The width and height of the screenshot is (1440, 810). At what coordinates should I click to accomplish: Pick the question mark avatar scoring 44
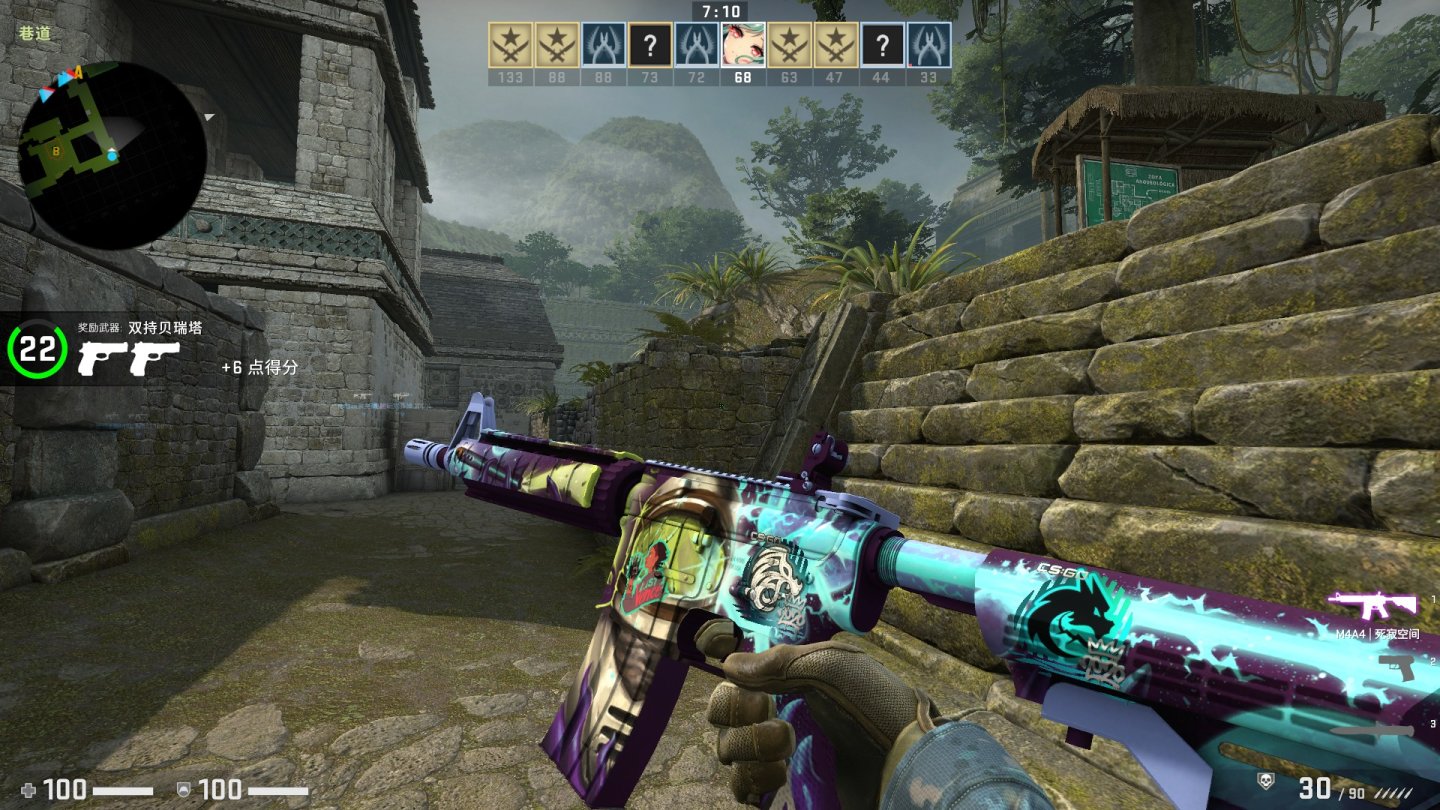pyautogui.click(x=882, y=45)
